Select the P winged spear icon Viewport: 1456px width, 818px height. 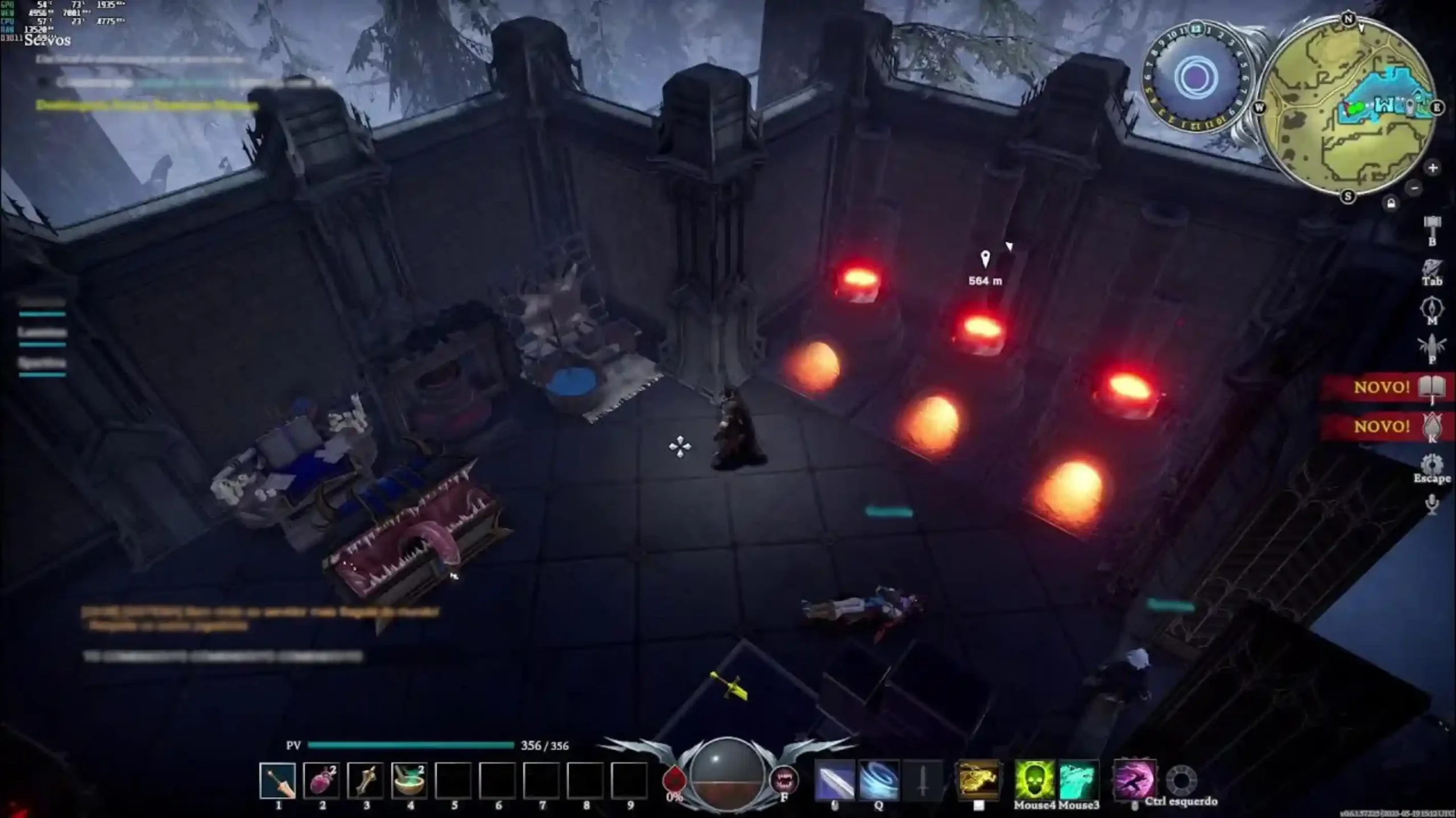click(x=1432, y=344)
